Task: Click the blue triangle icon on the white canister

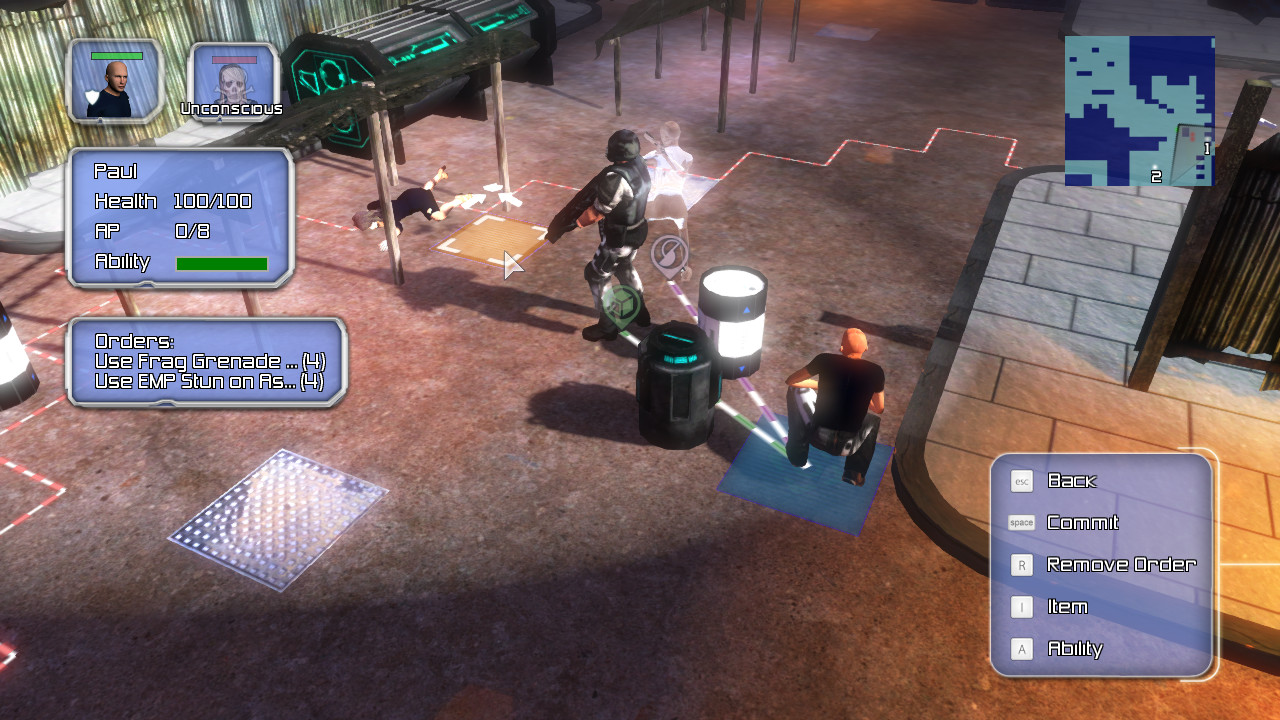Action: click(747, 309)
